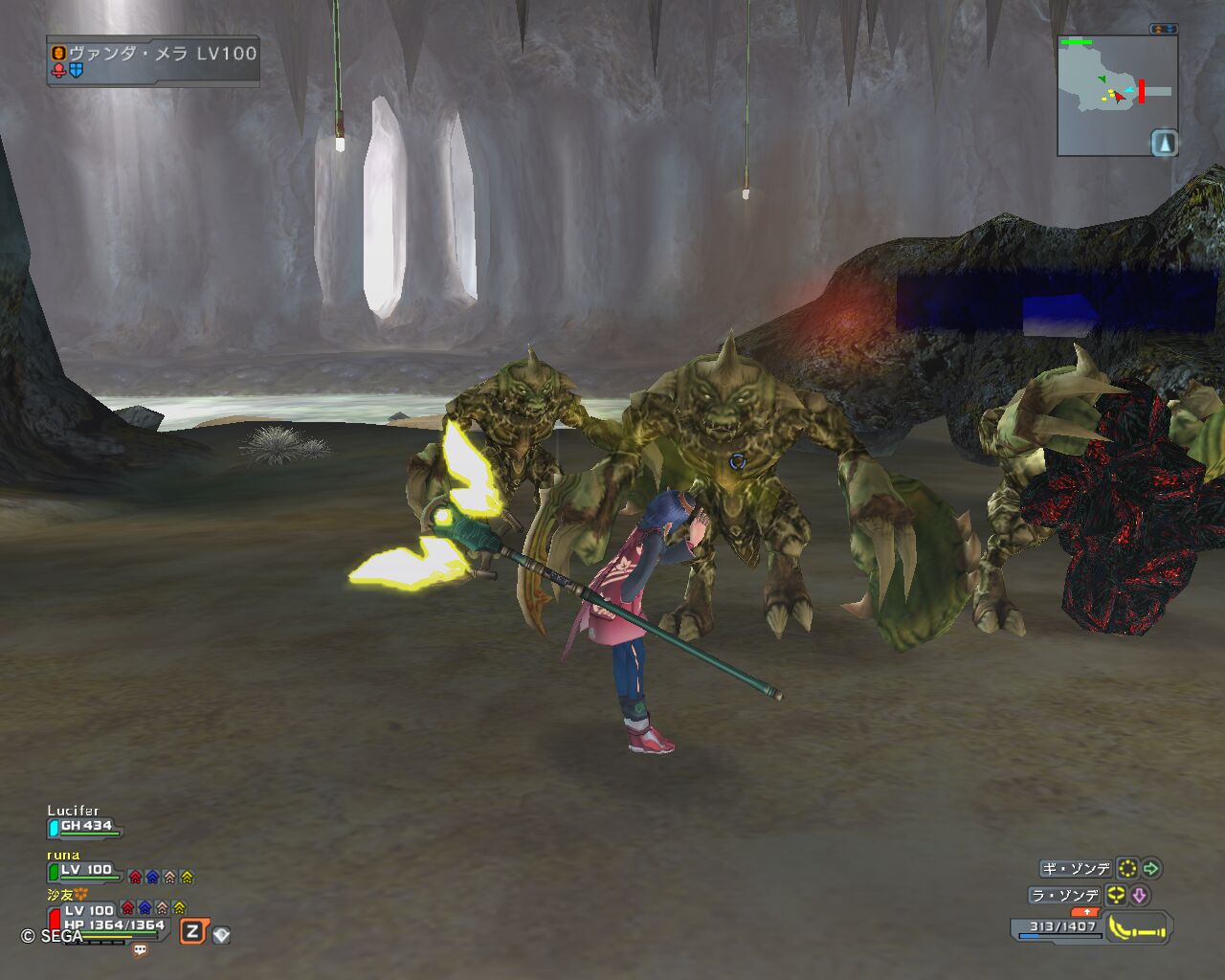
Task: Activate the ラ・ゾンデ yellow technique icon
Action: (x=1115, y=896)
